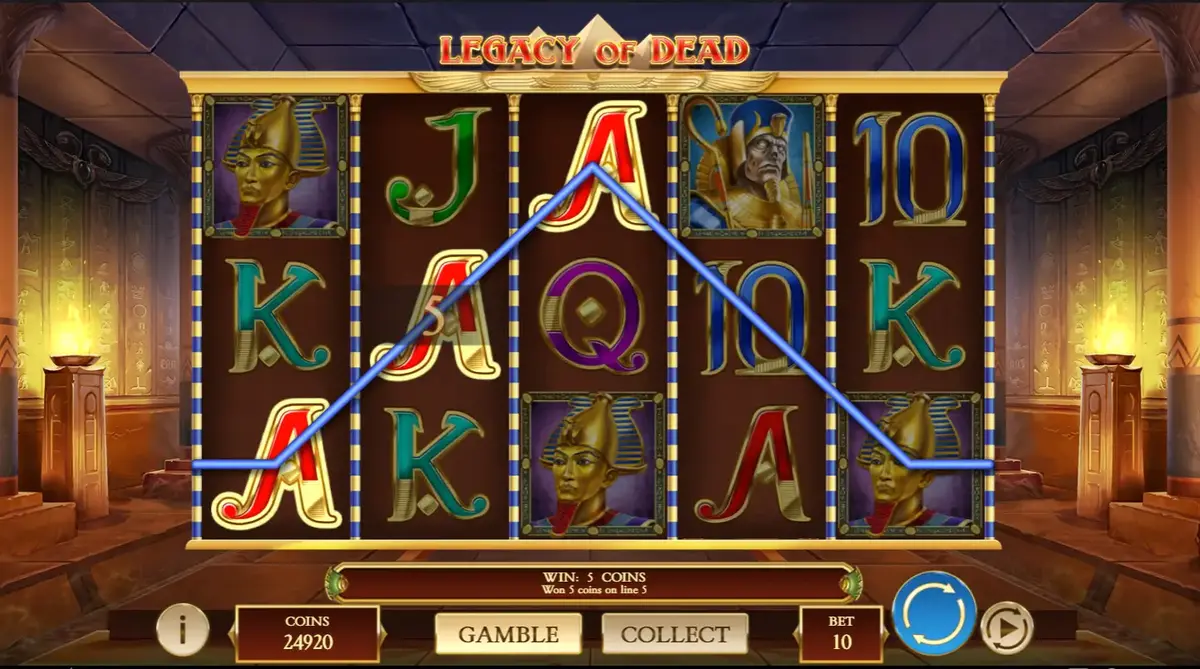Click the GAMBLE button

coord(508,634)
